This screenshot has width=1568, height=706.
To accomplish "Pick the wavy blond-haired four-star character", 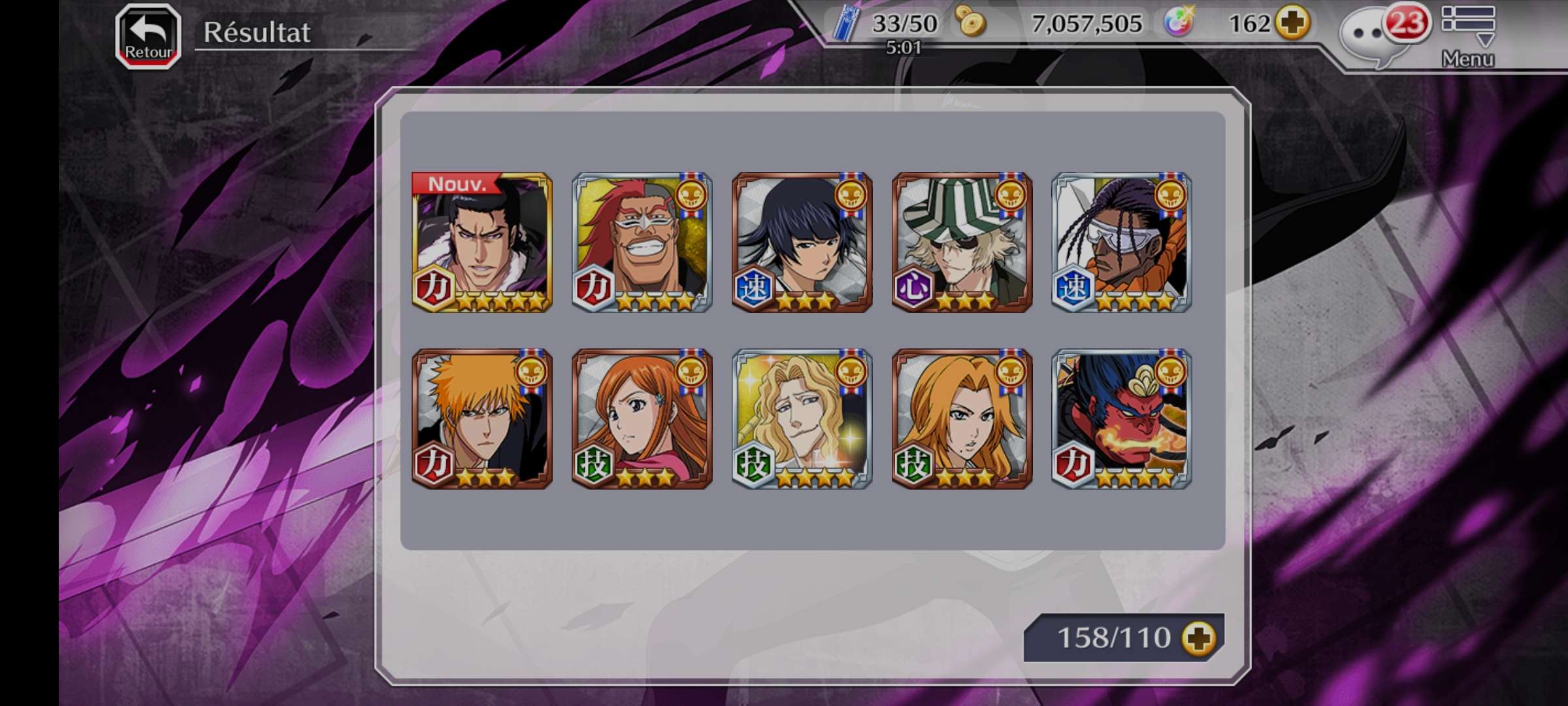I will click(x=802, y=419).
